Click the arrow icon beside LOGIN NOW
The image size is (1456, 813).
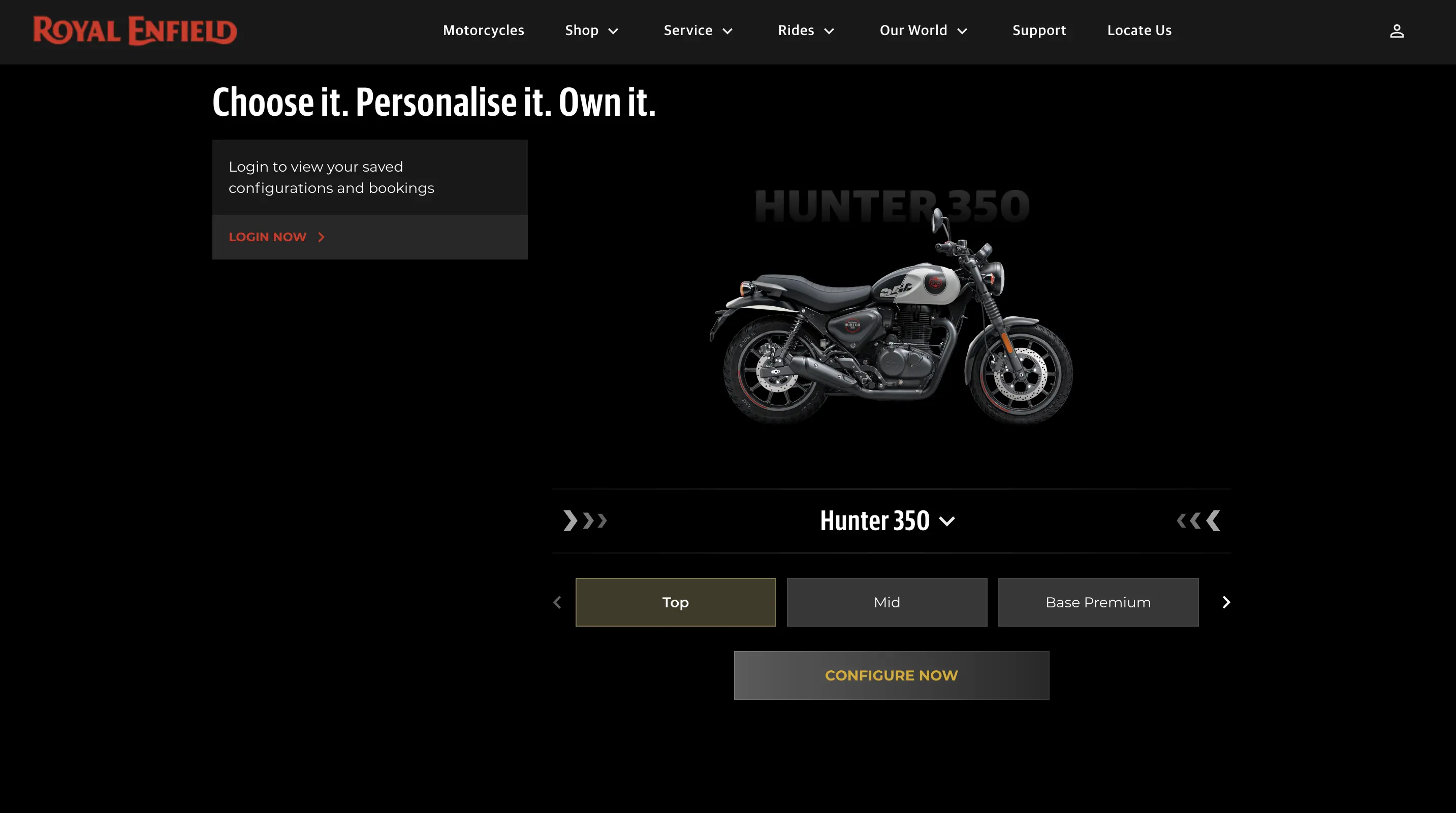[x=321, y=237]
